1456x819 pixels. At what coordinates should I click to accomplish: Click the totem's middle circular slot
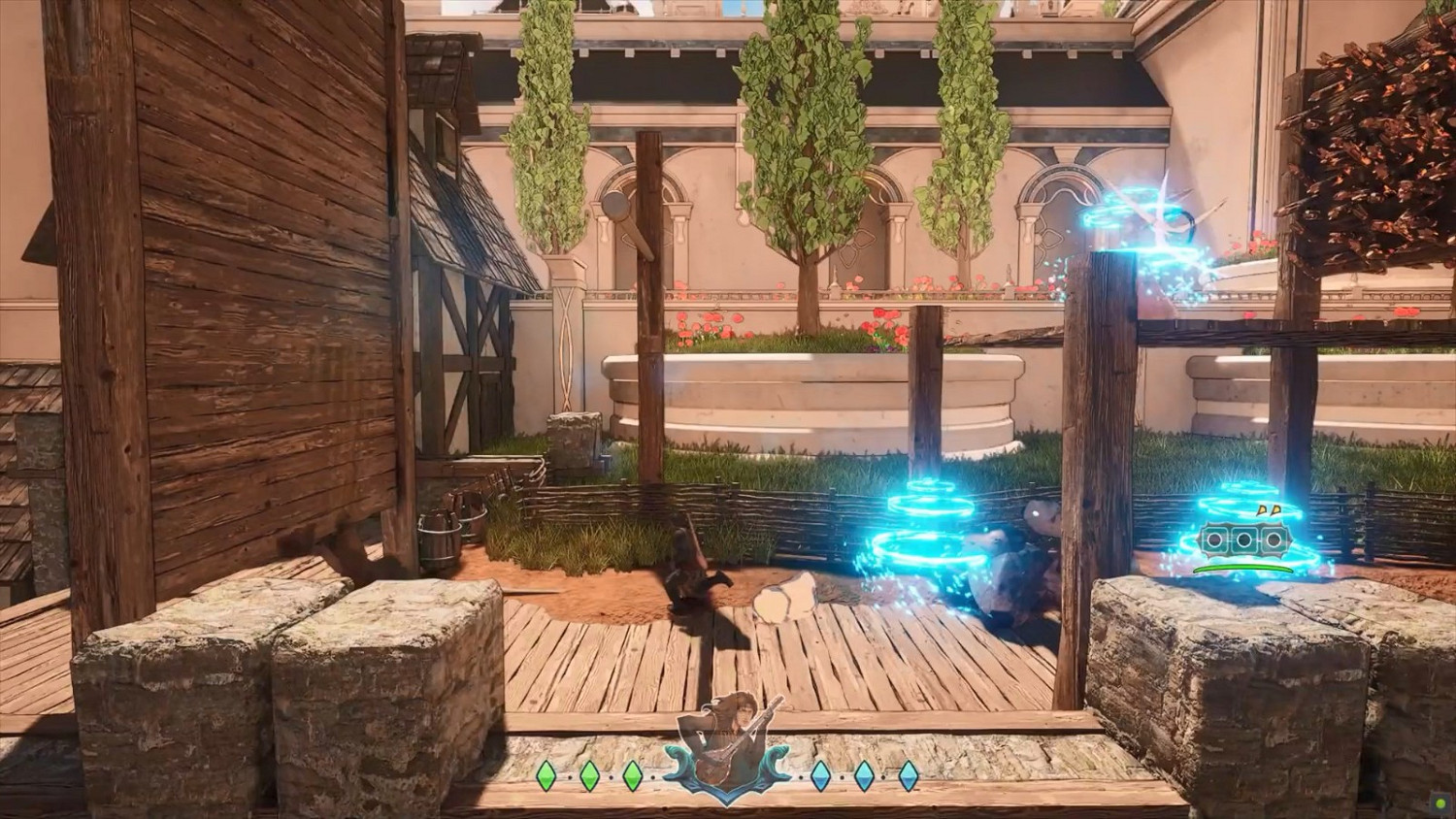coord(1245,540)
